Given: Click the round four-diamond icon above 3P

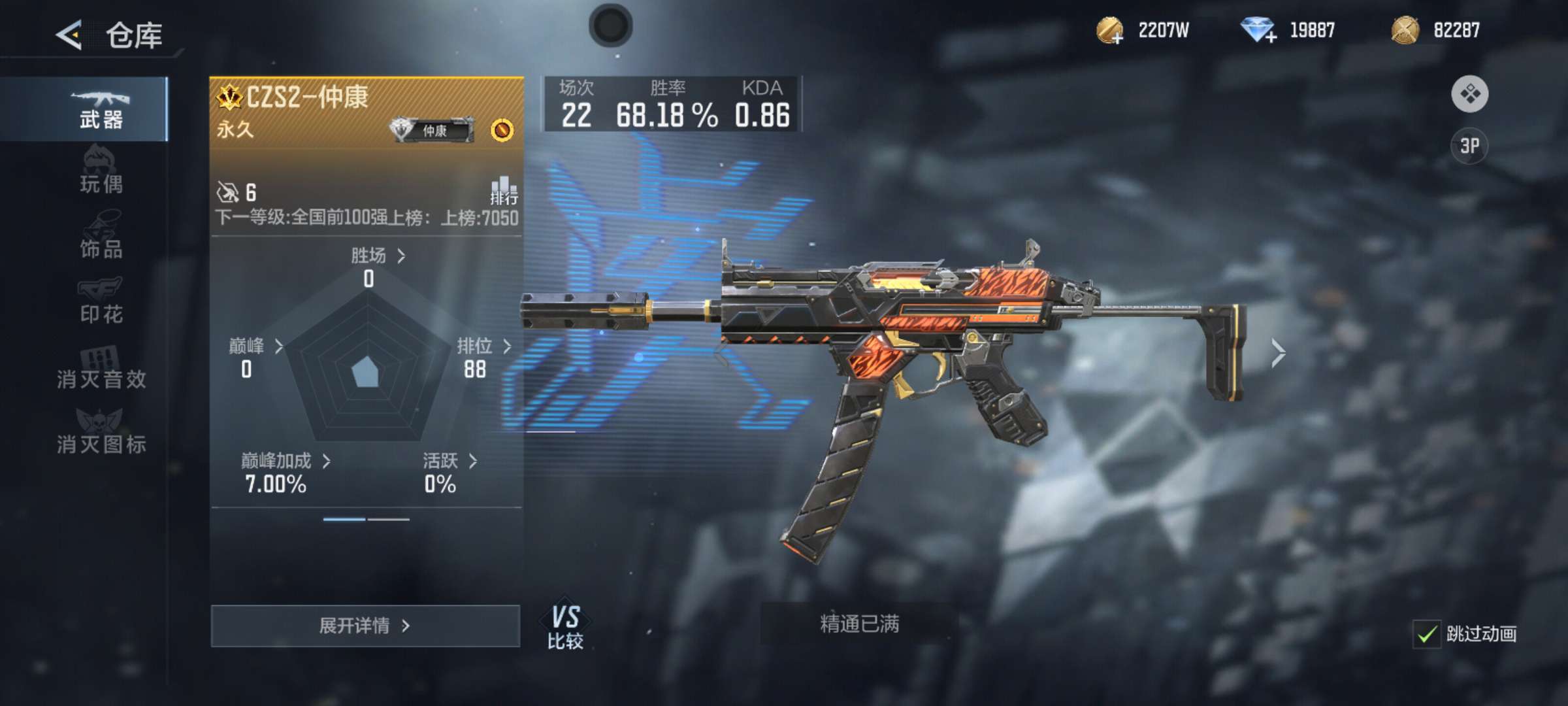Looking at the screenshot, I should 1469,94.
